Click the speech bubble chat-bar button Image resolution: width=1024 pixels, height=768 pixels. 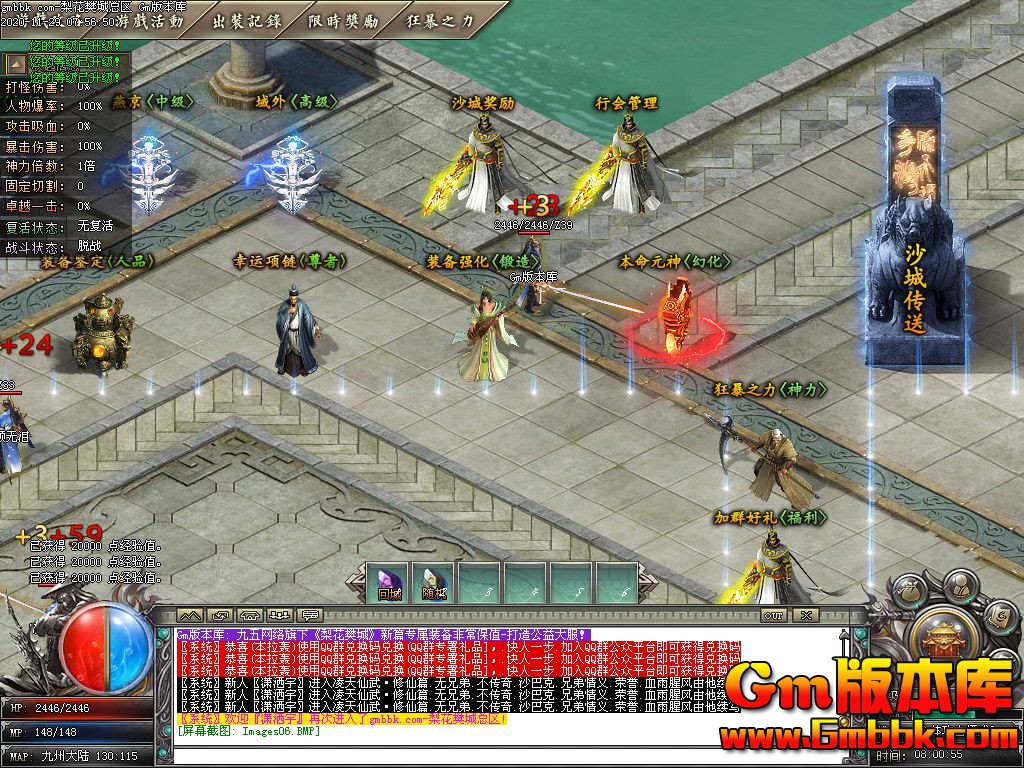(x=311, y=615)
